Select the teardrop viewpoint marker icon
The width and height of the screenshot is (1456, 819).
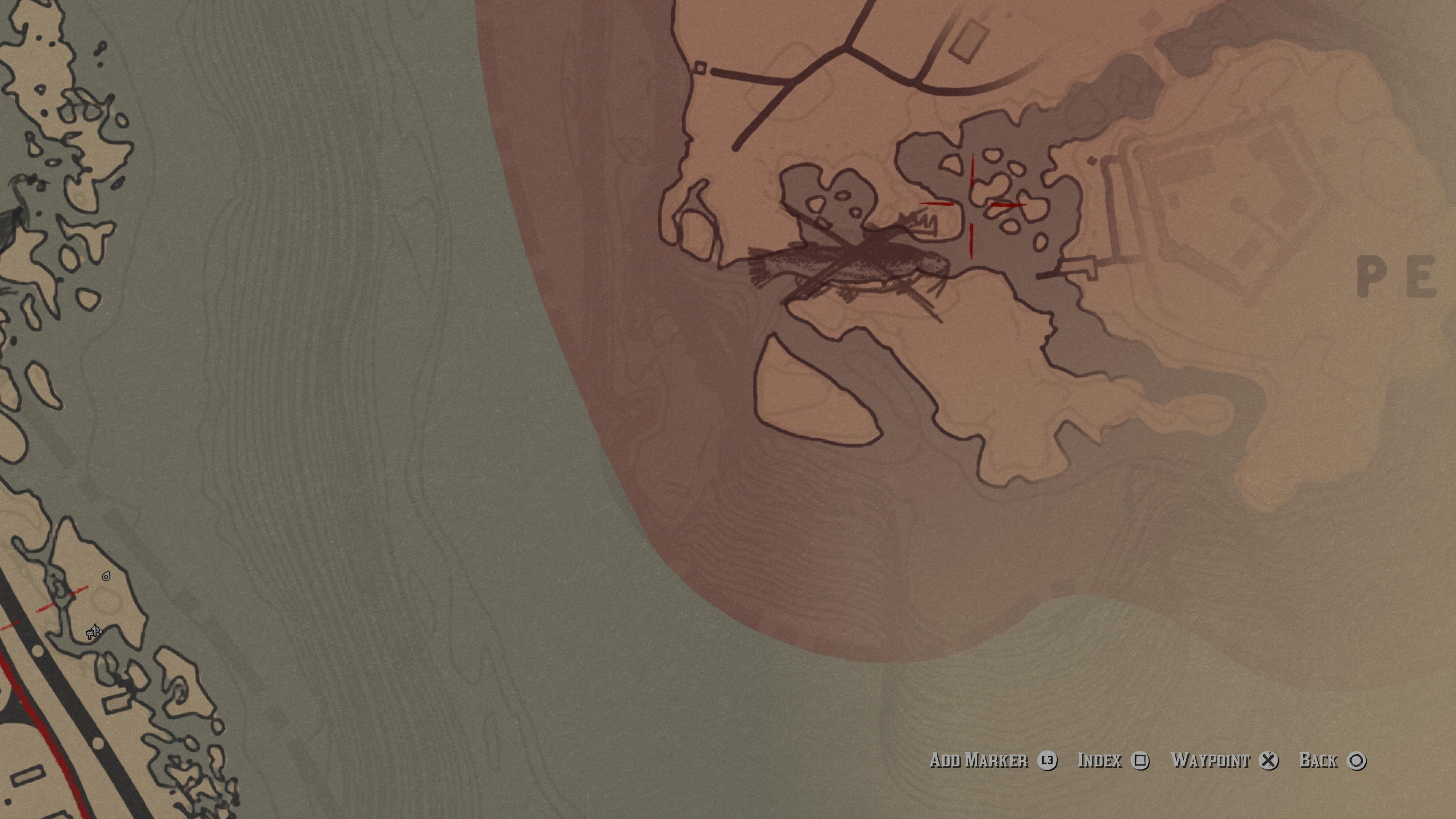[x=106, y=576]
